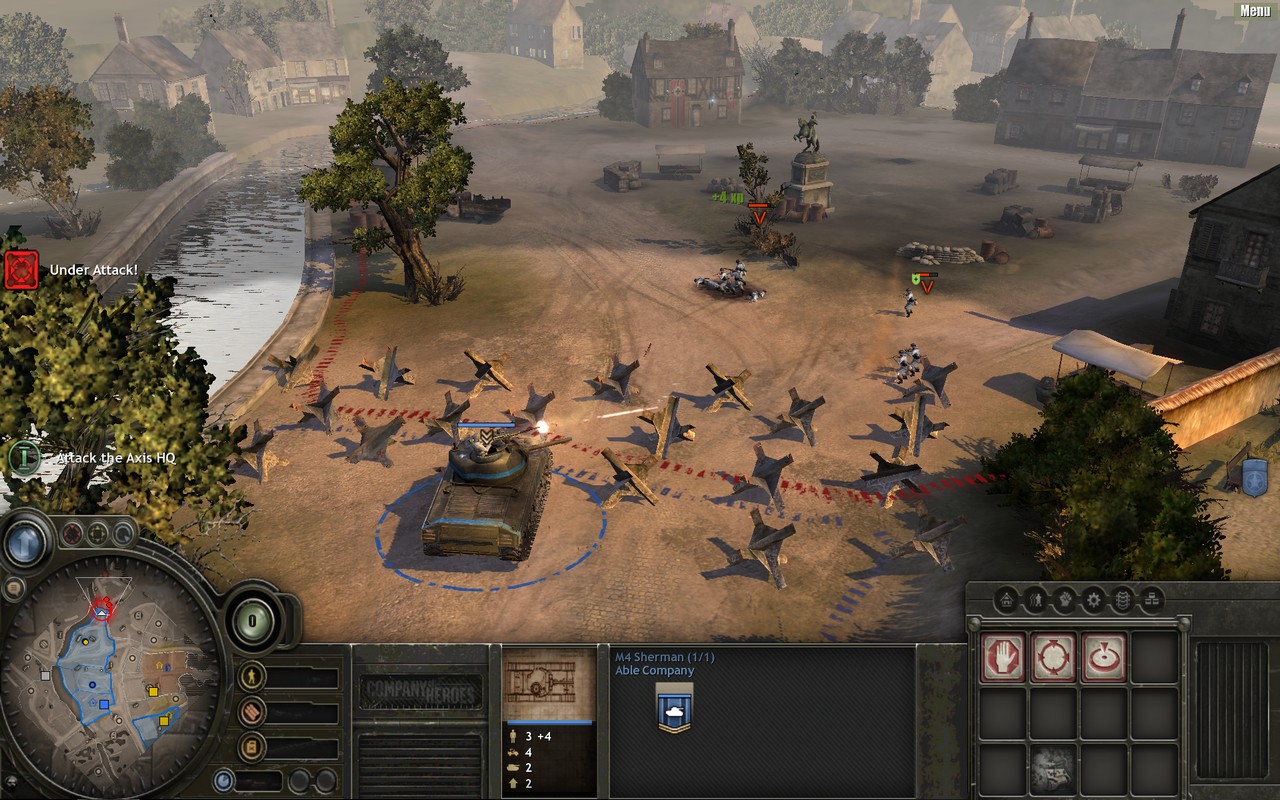Select the soldier manpower resource icon
Screen dimensions: 1280x800
tap(253, 677)
